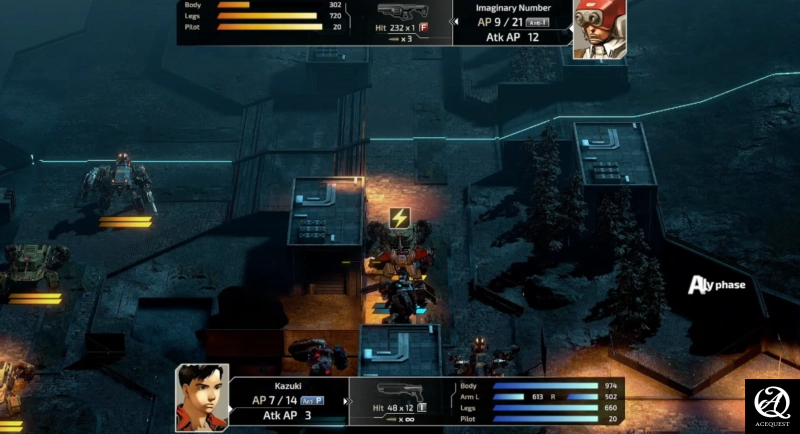Viewport: 800px width, 434px height.
Task: Click the lightning bolt icon above the wanzer
Action: (400, 218)
